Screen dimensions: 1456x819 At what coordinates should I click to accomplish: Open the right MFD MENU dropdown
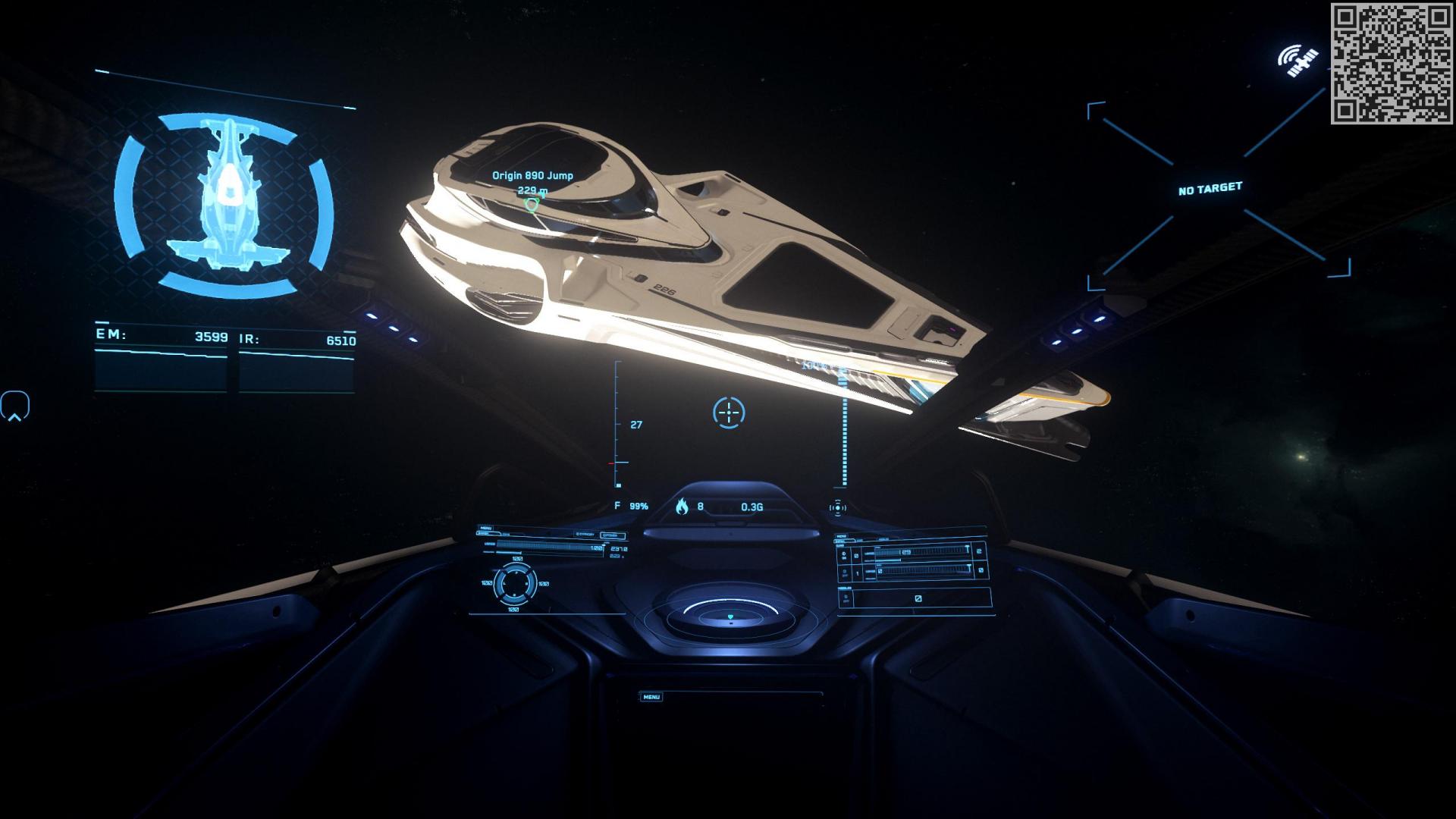[841, 536]
